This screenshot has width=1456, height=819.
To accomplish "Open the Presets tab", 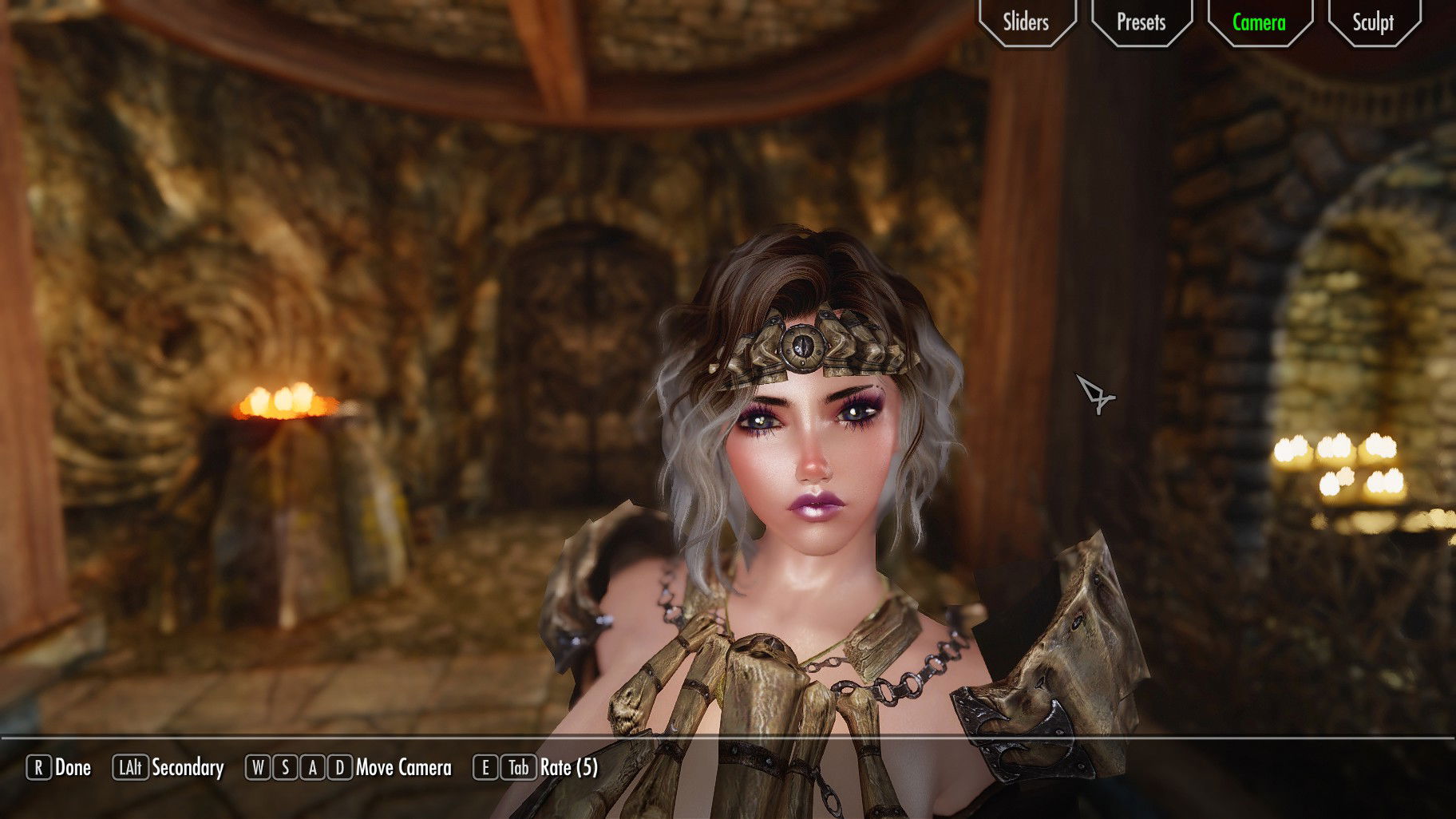I will 1141,22.
